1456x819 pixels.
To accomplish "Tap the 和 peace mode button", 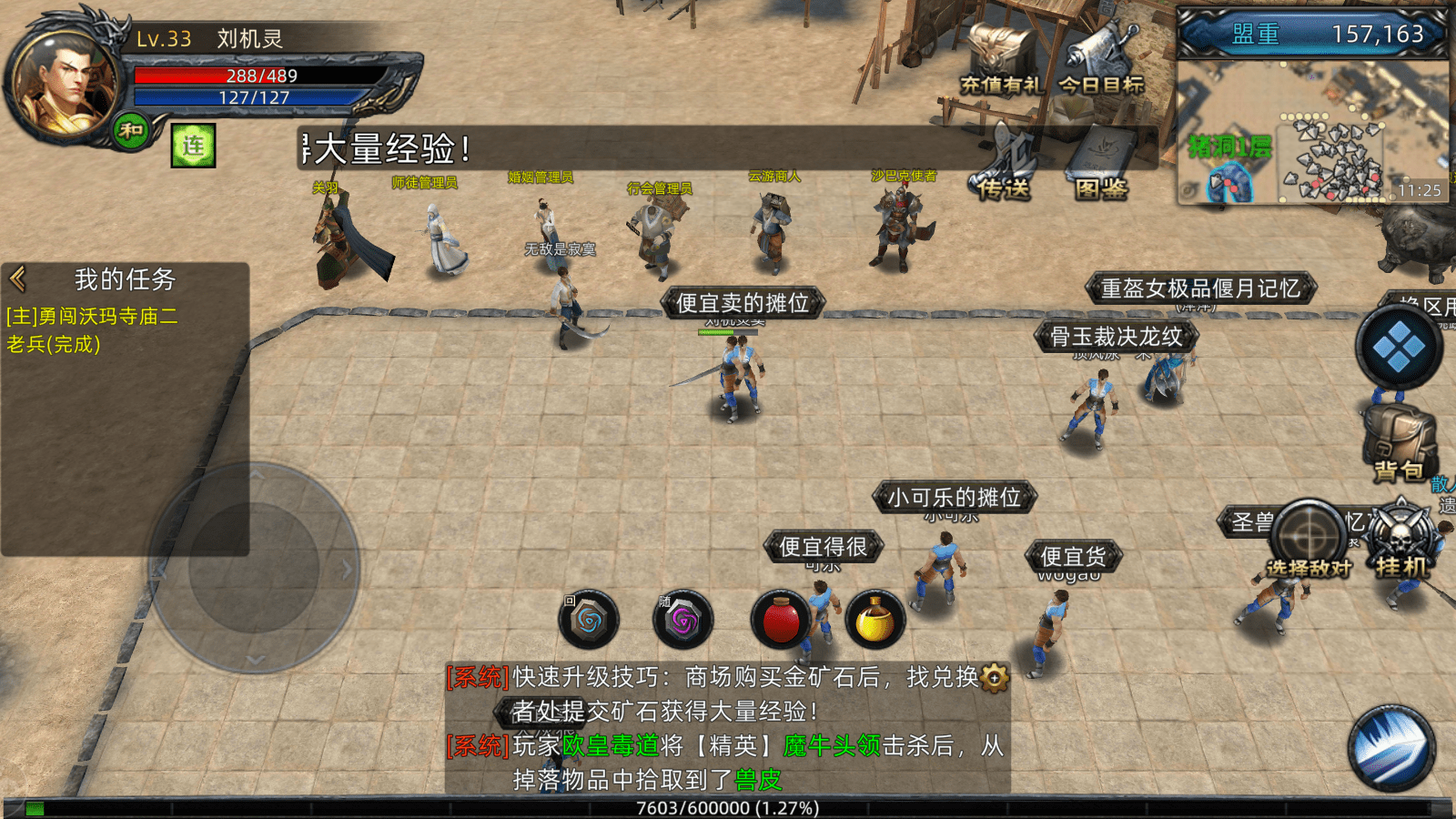I will [x=132, y=131].
